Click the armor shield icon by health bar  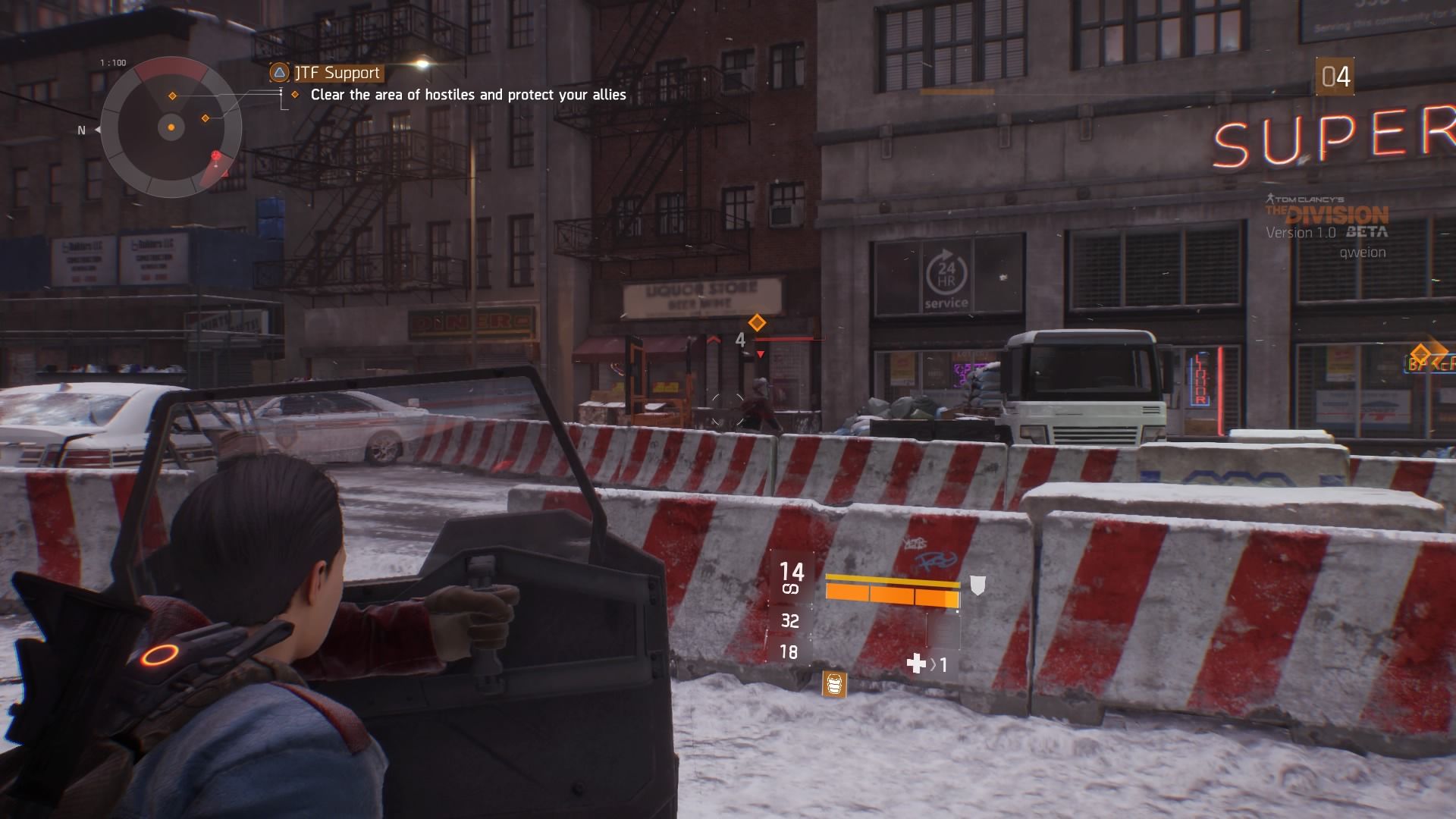tap(977, 585)
